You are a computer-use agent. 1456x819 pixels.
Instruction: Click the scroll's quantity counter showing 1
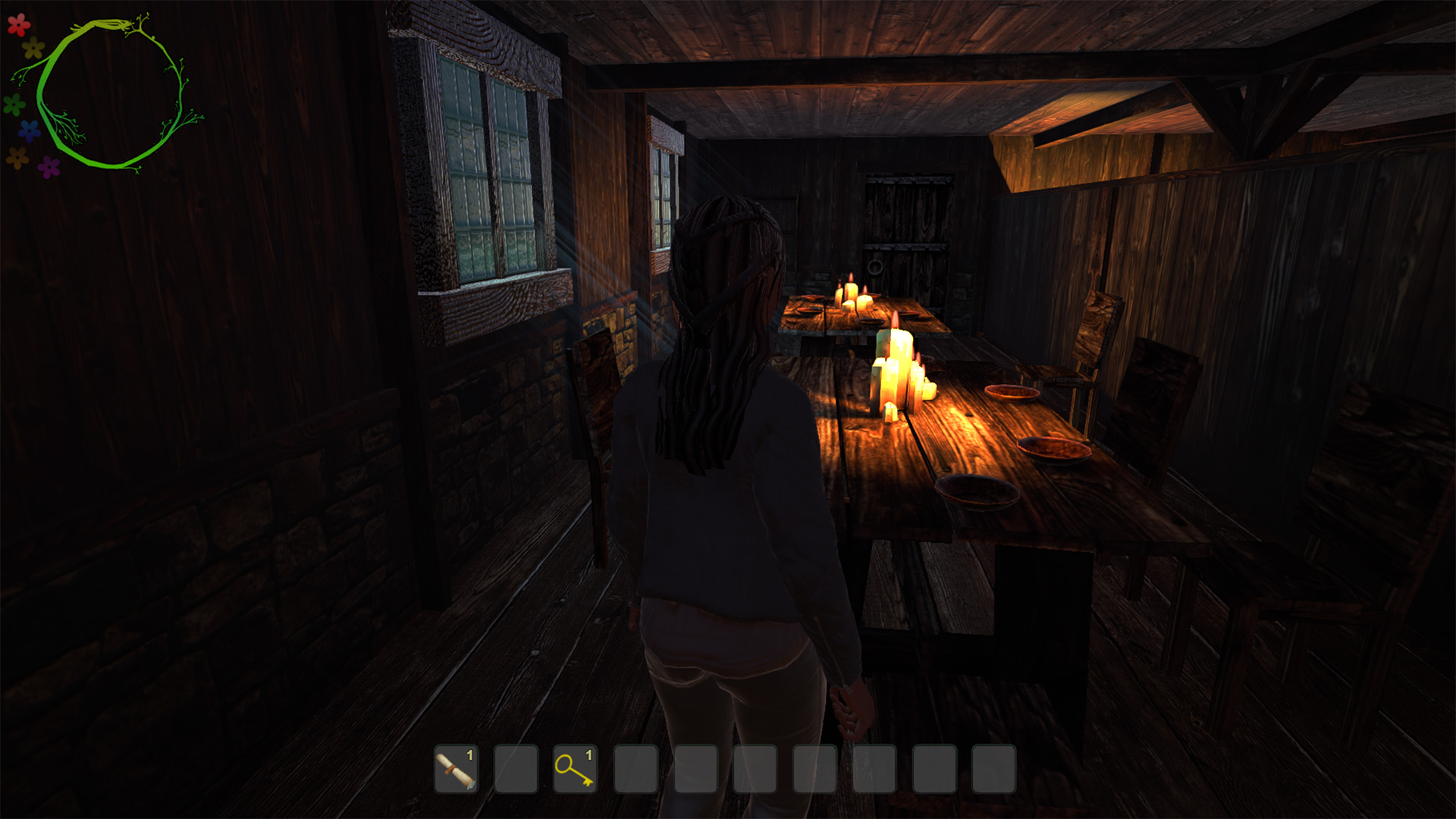[468, 756]
